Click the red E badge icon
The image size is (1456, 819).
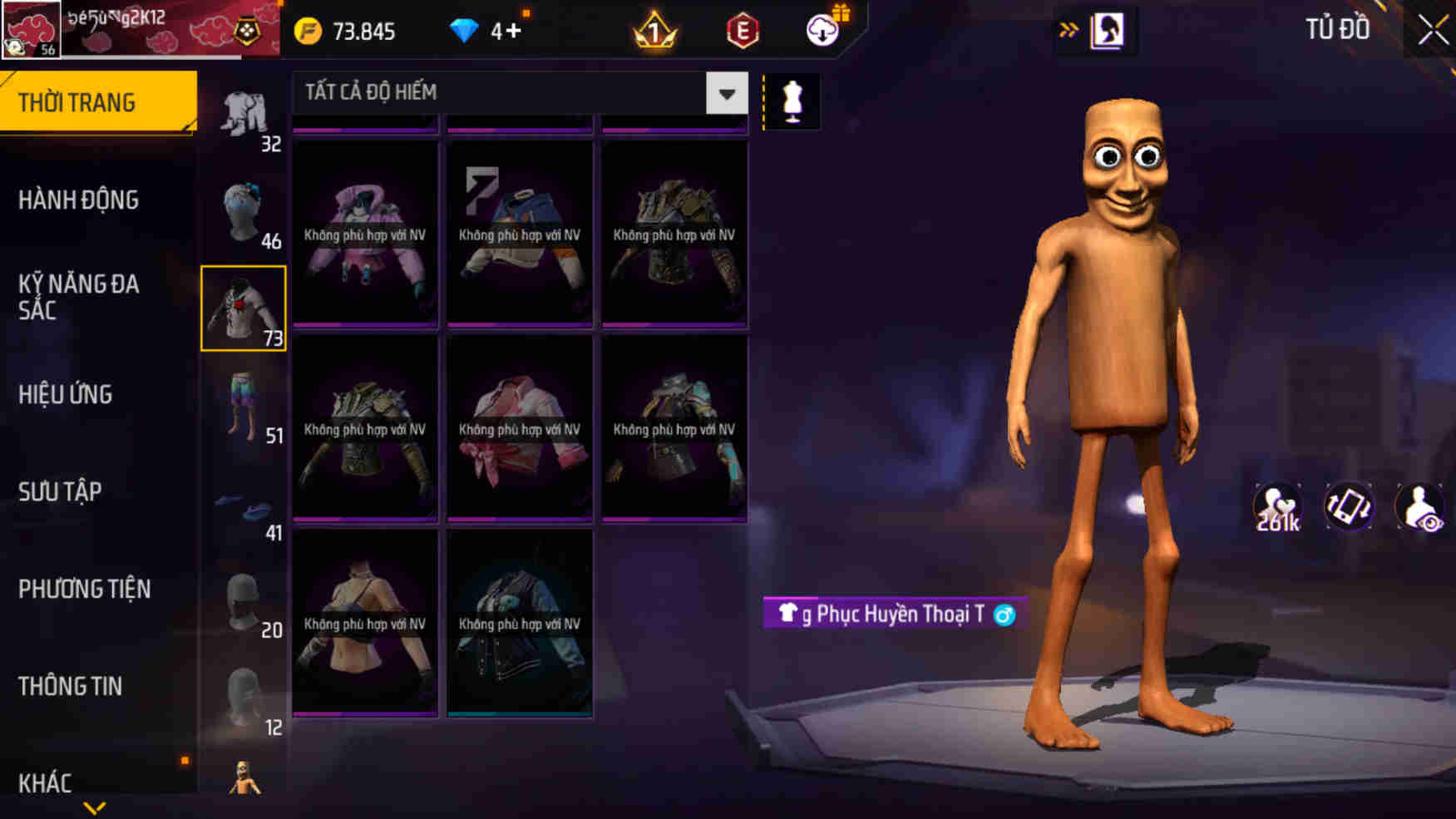[744, 31]
